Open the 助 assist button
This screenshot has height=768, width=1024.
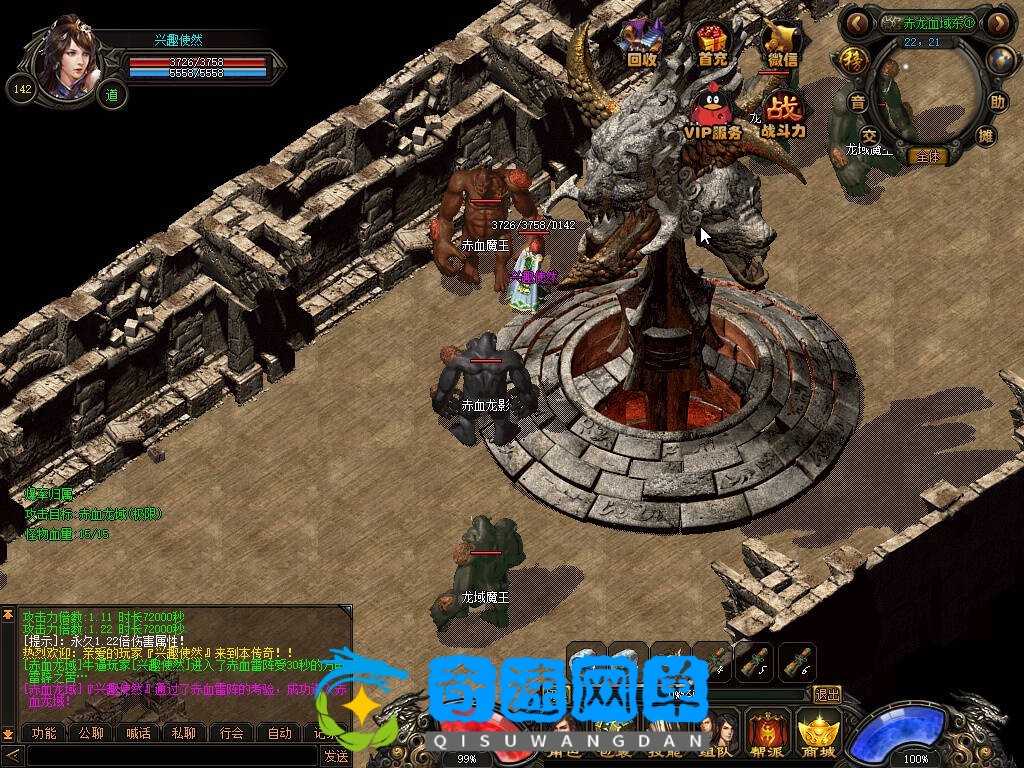(997, 102)
